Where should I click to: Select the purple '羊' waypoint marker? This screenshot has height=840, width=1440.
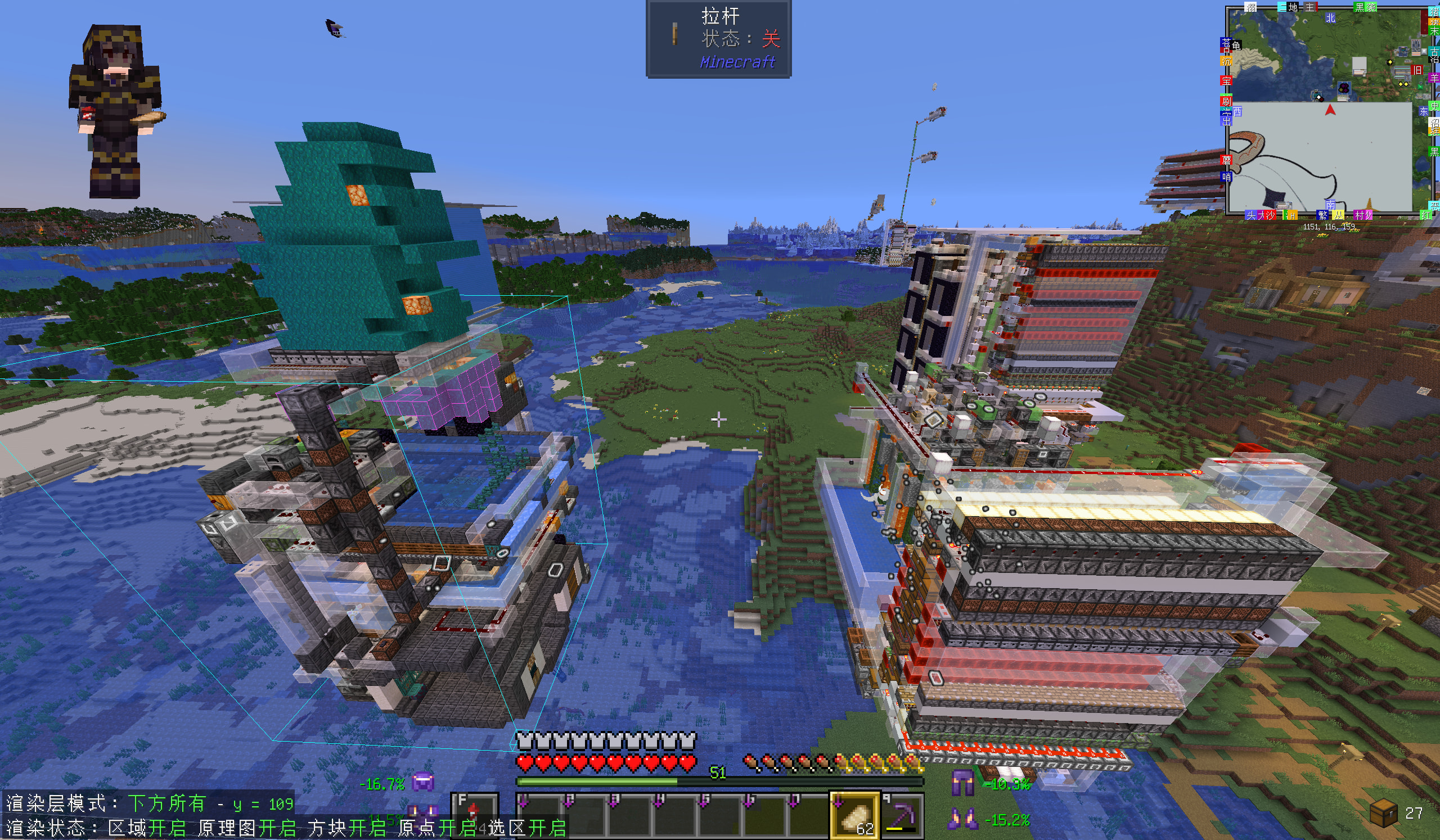[x=1434, y=78]
